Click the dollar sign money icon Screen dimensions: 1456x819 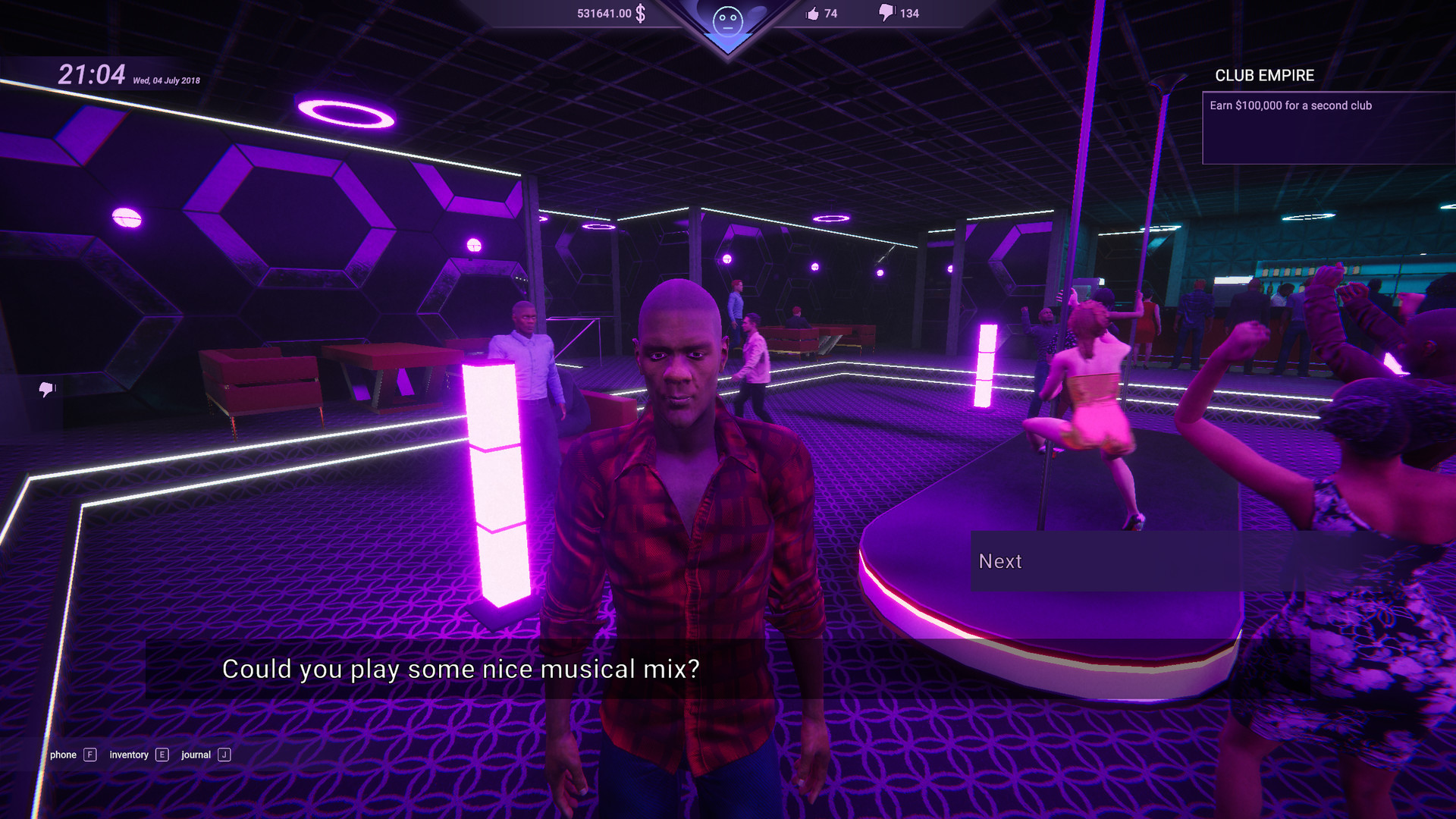[x=641, y=13]
